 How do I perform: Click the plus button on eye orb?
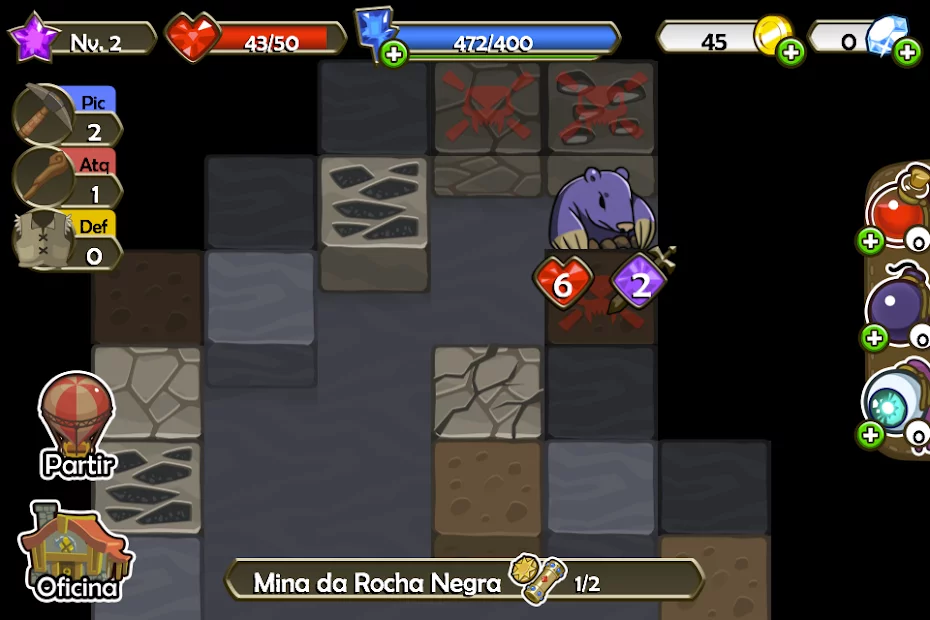870,433
